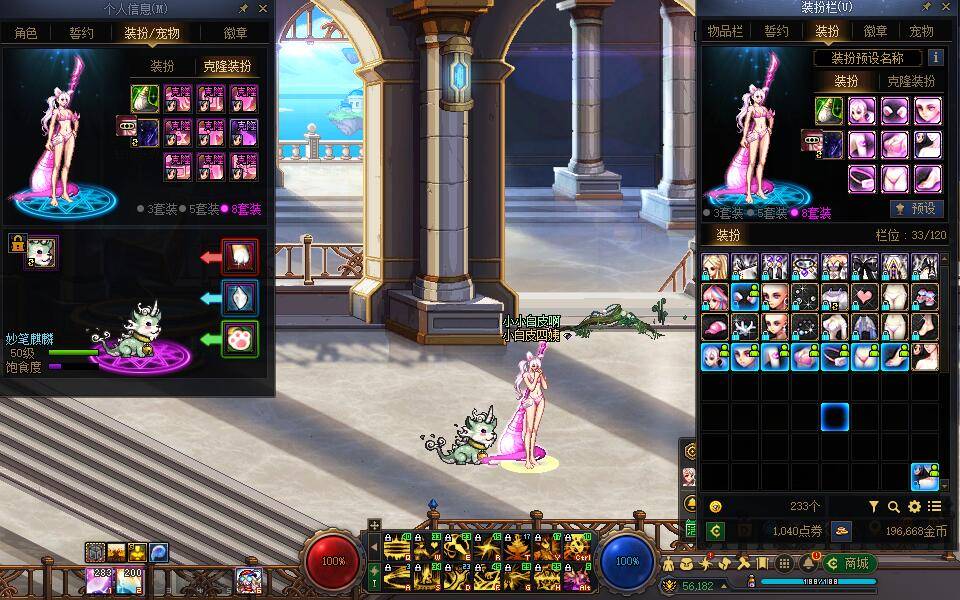Select the pet paw print equipment slot
The image size is (960, 600).
240,339
